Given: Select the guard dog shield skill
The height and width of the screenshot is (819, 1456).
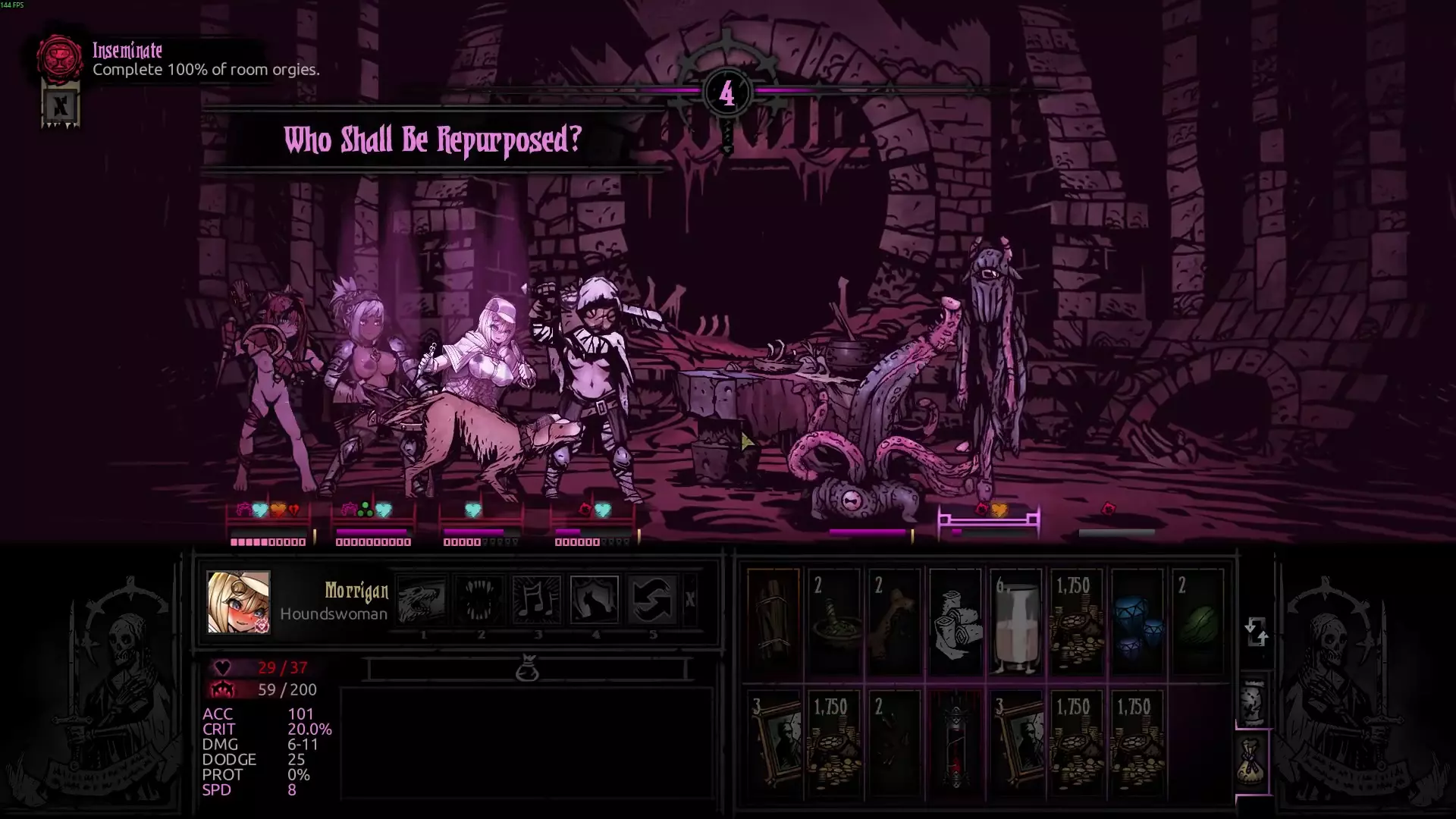Looking at the screenshot, I should point(595,599).
